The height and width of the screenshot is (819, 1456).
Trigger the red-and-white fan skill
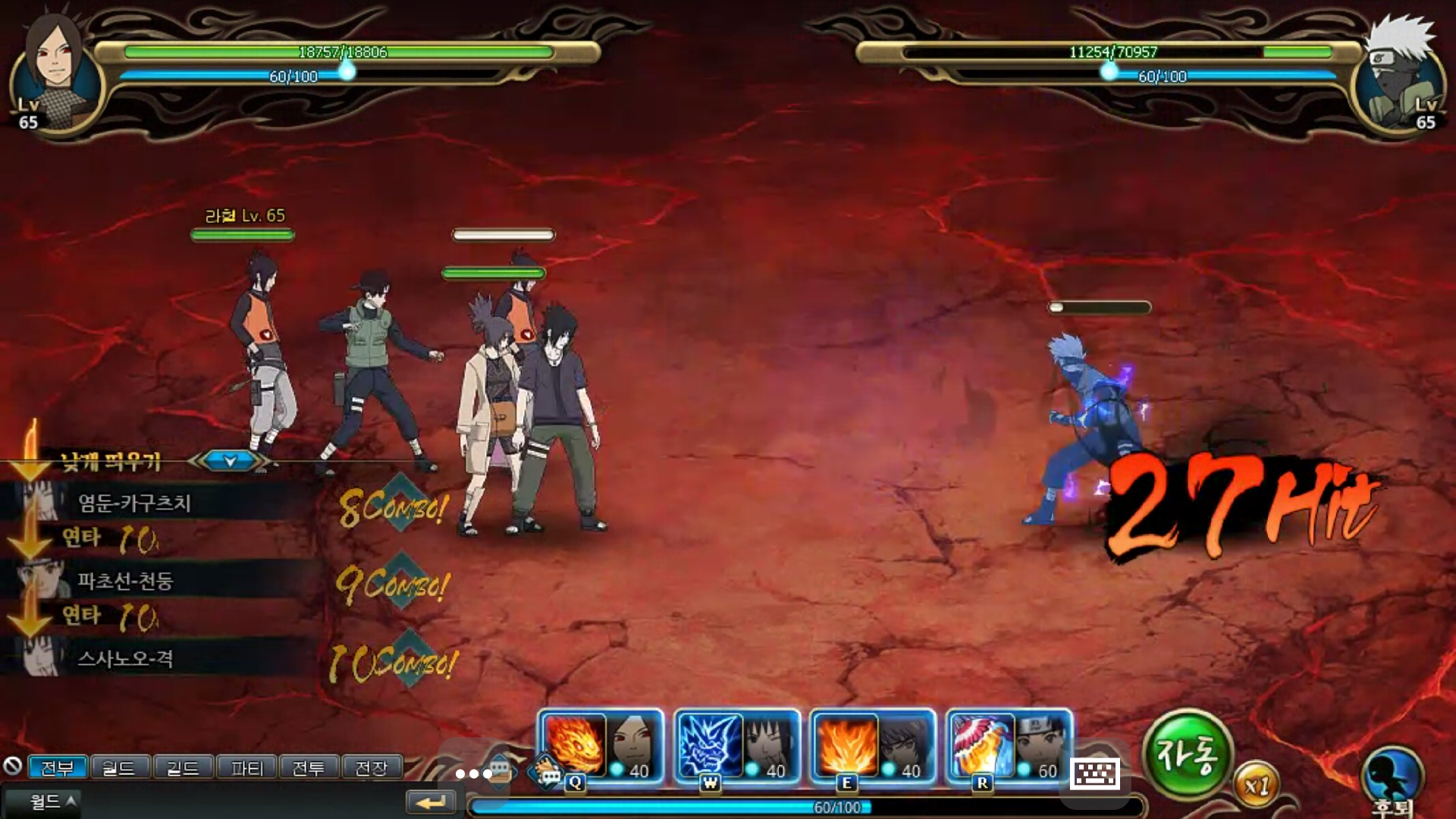coord(983,745)
